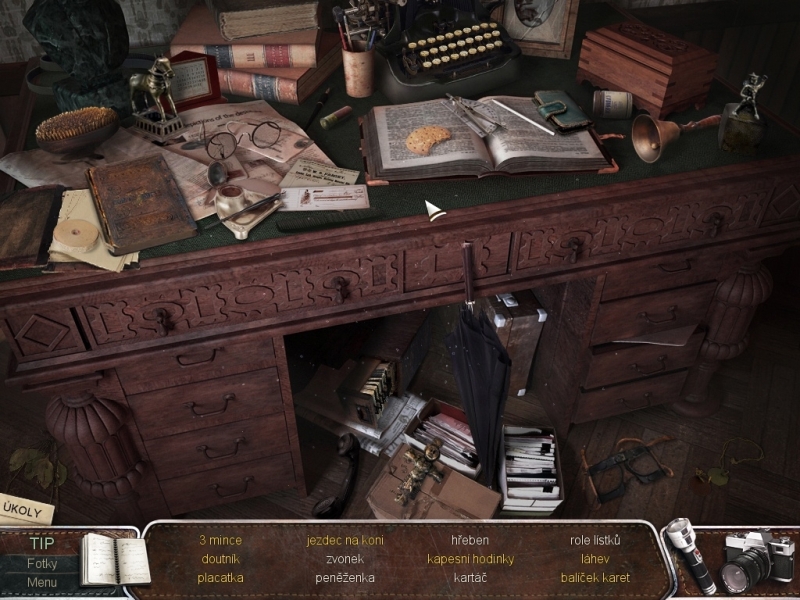Image resolution: width=800 pixels, height=600 pixels.
Task: Open the game Menu
Action: coord(41,582)
